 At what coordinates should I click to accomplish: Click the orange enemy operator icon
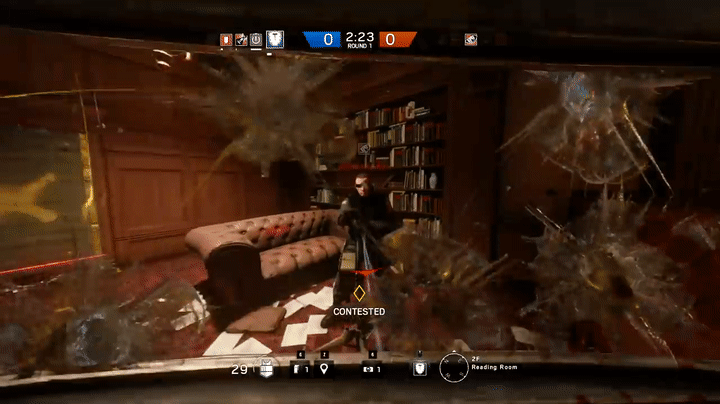pos(471,40)
